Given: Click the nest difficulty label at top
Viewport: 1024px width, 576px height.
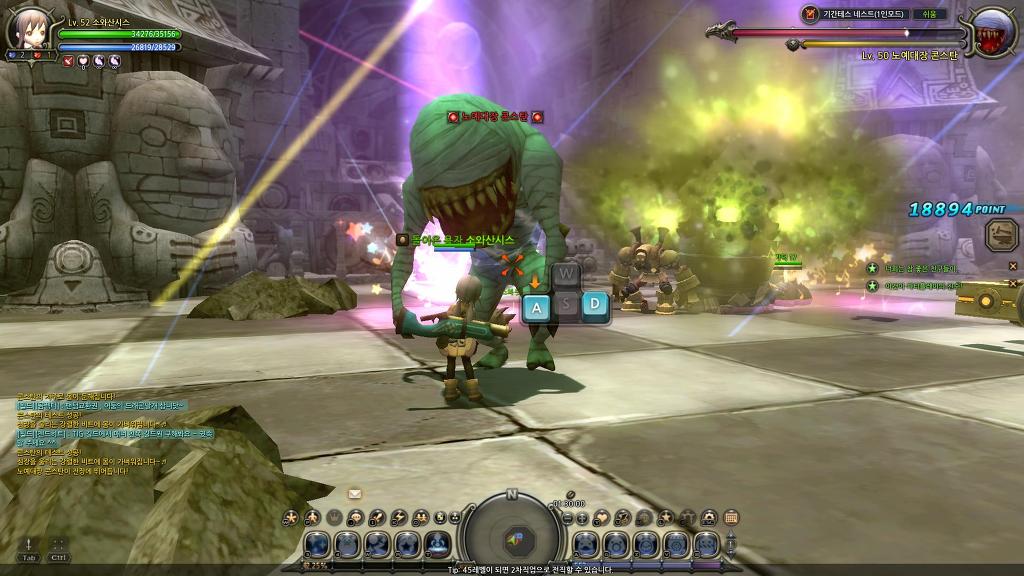Looking at the screenshot, I should pos(928,14).
